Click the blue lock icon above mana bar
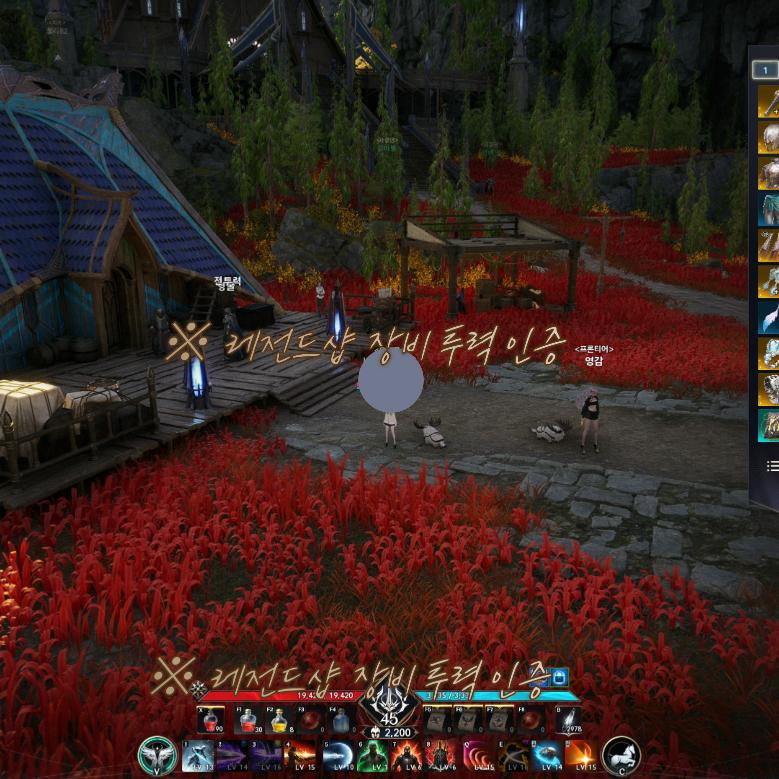The image size is (779, 779). [558, 677]
